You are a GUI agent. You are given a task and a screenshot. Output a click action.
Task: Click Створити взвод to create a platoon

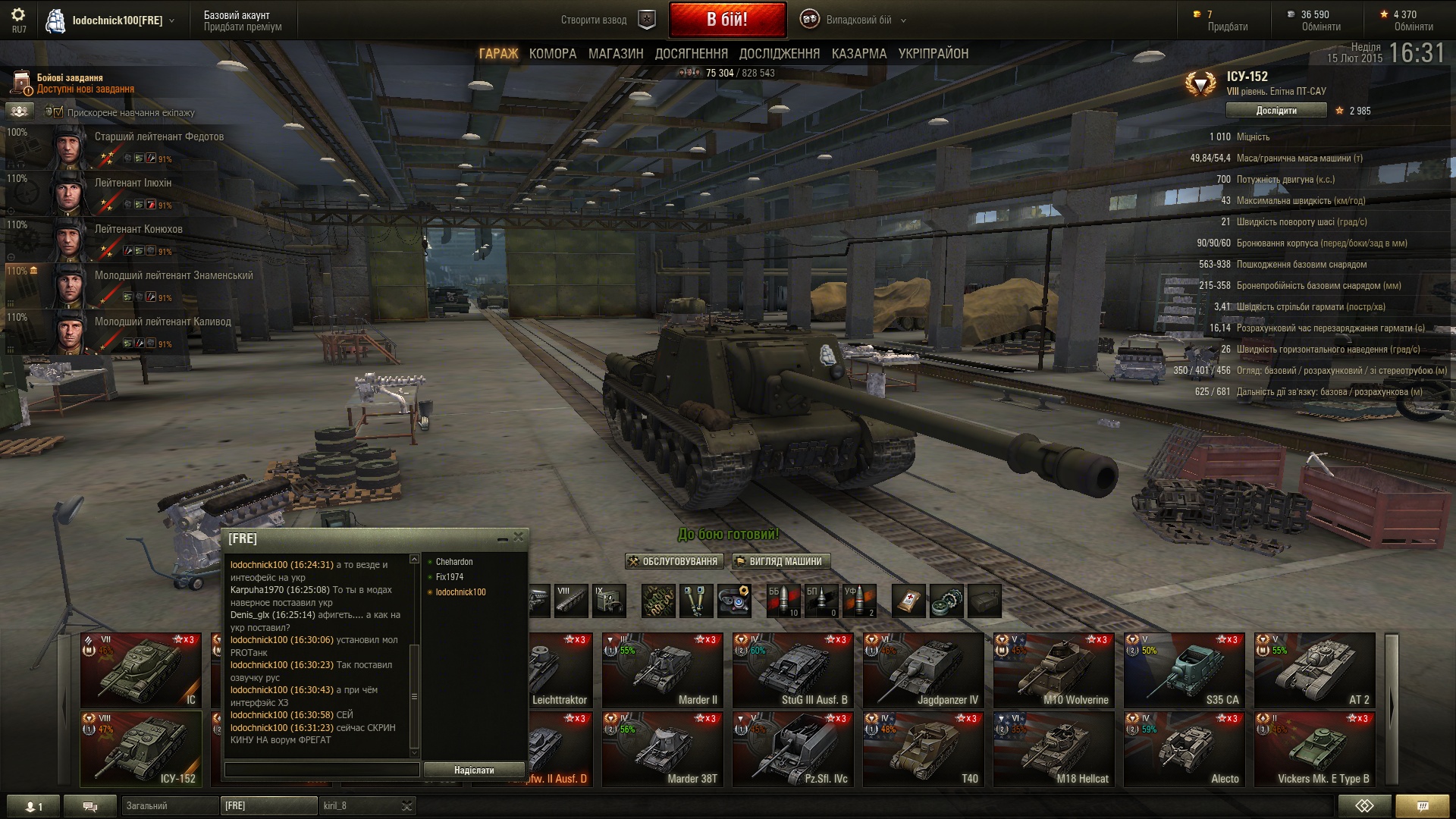(x=594, y=20)
